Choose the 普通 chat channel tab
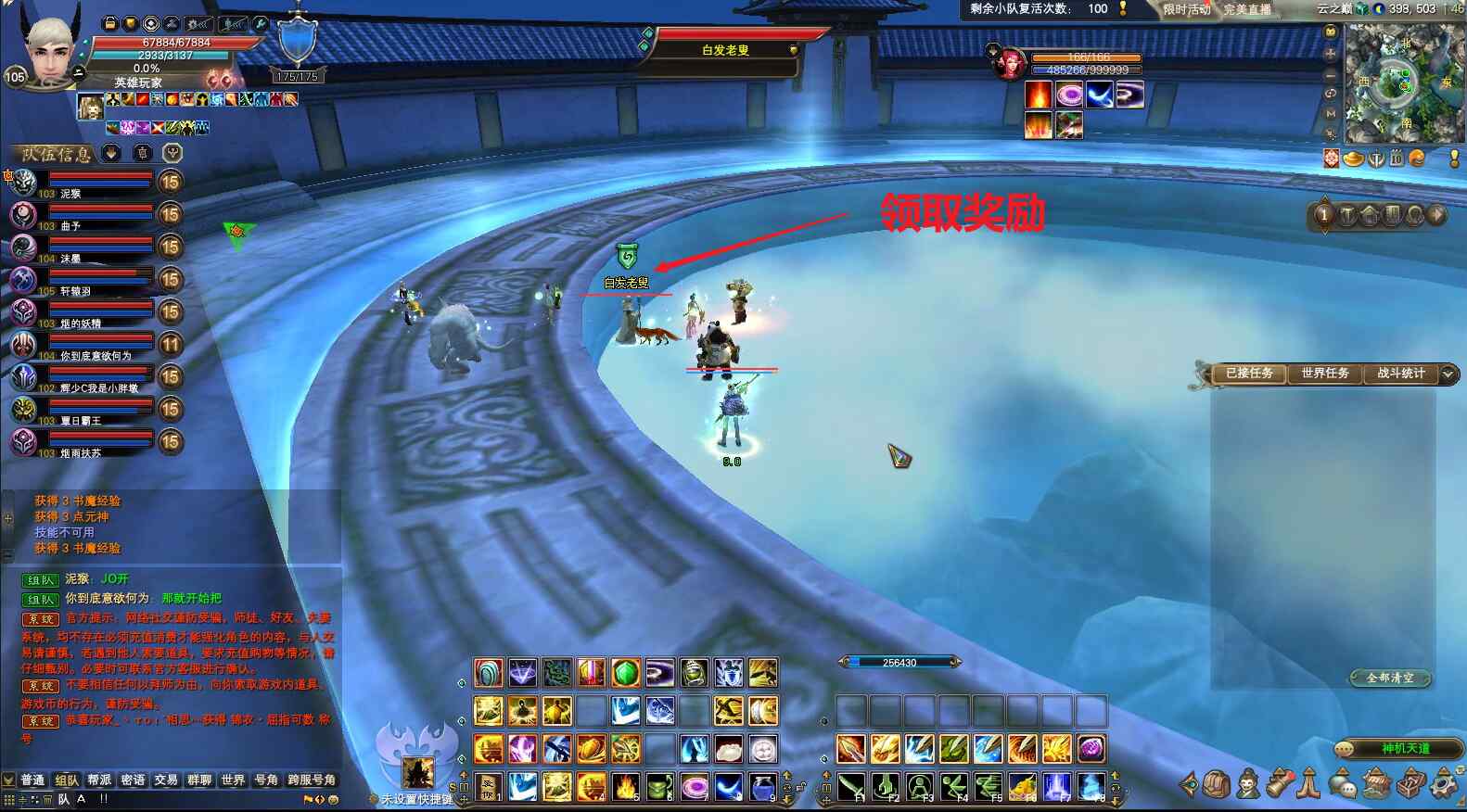This screenshot has height=812, width=1467. coord(32,780)
